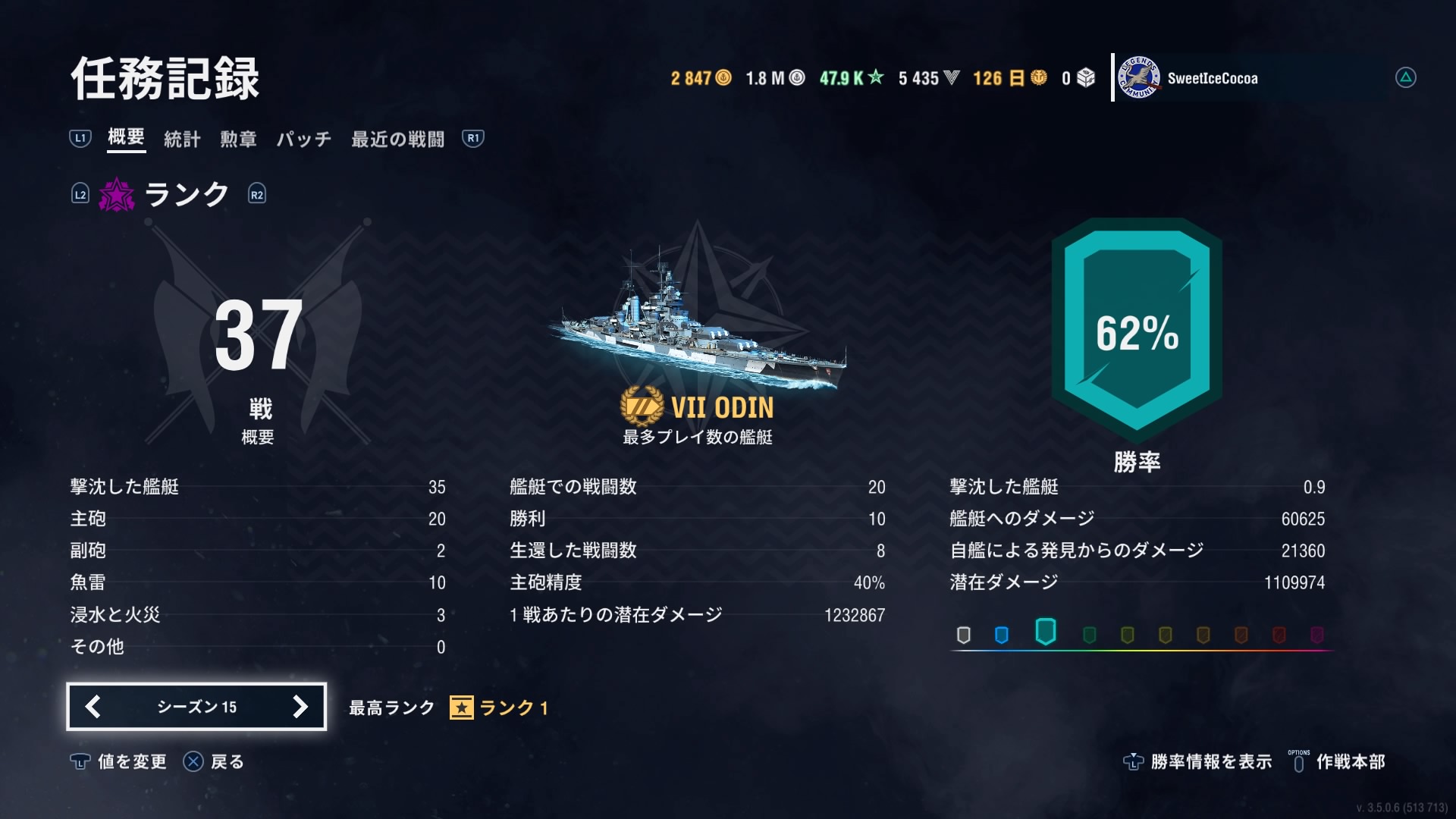Click the ランク mode heading
This screenshot has height=819, width=1456.
(x=186, y=195)
